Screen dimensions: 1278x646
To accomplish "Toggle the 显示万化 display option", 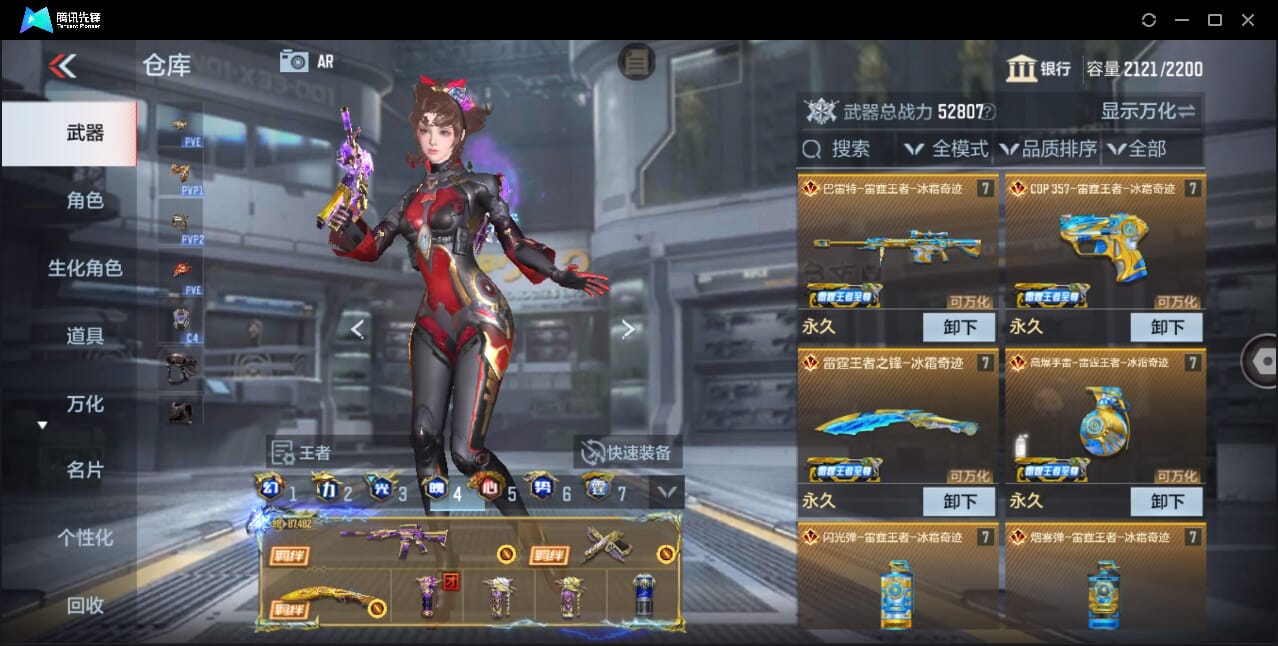I will click(1148, 111).
